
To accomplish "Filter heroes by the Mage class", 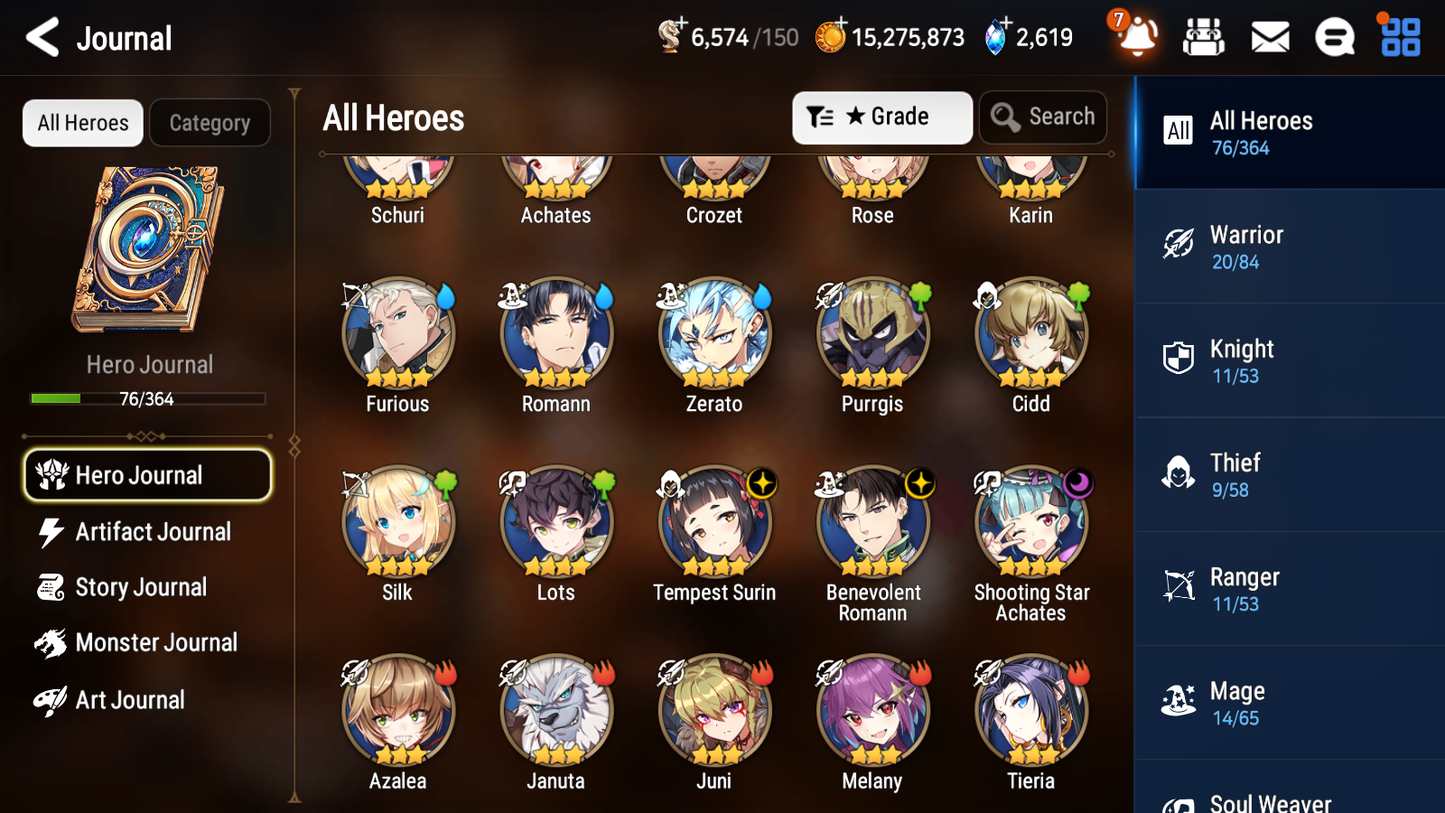I will [1289, 702].
